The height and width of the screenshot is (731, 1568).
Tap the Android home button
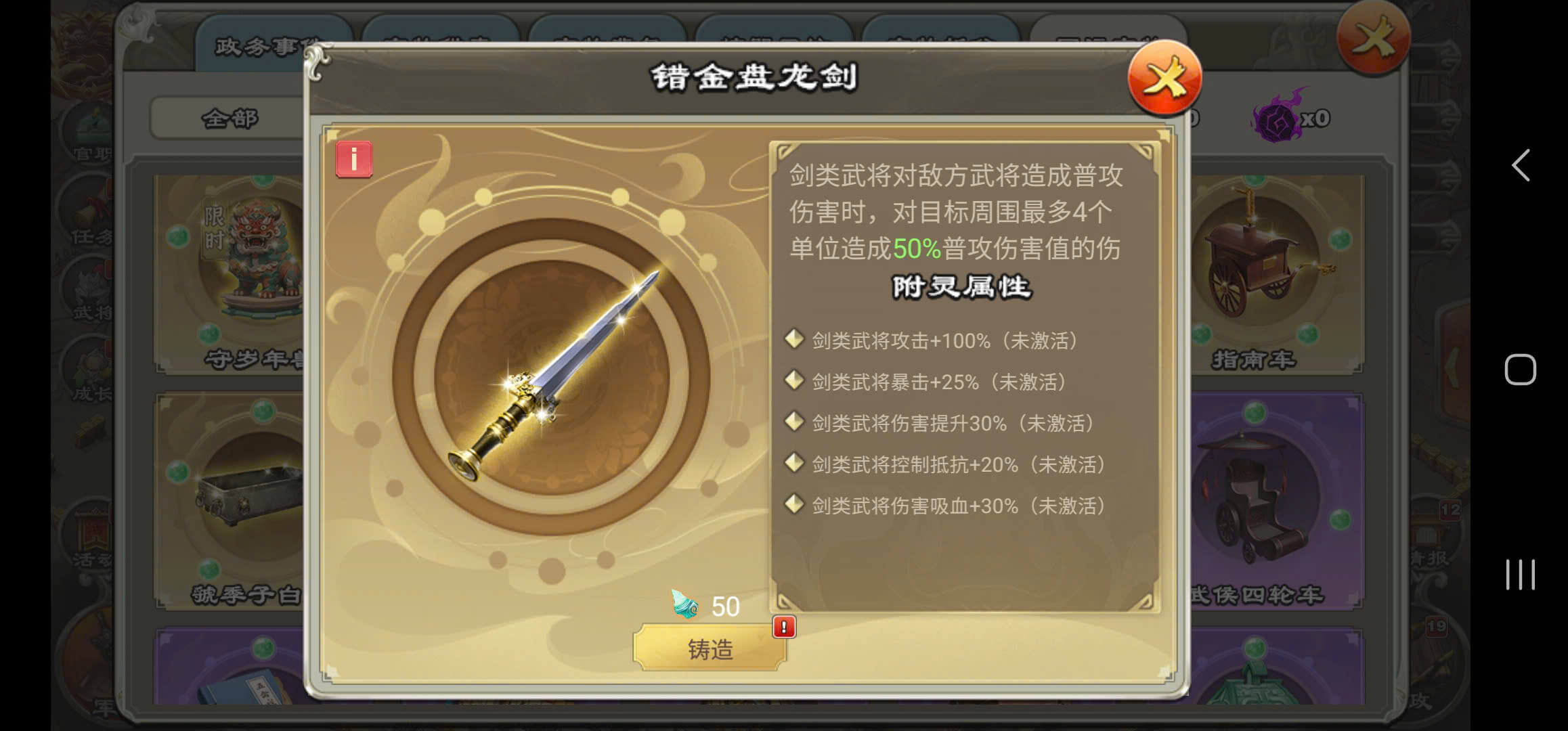pyautogui.click(x=1520, y=370)
